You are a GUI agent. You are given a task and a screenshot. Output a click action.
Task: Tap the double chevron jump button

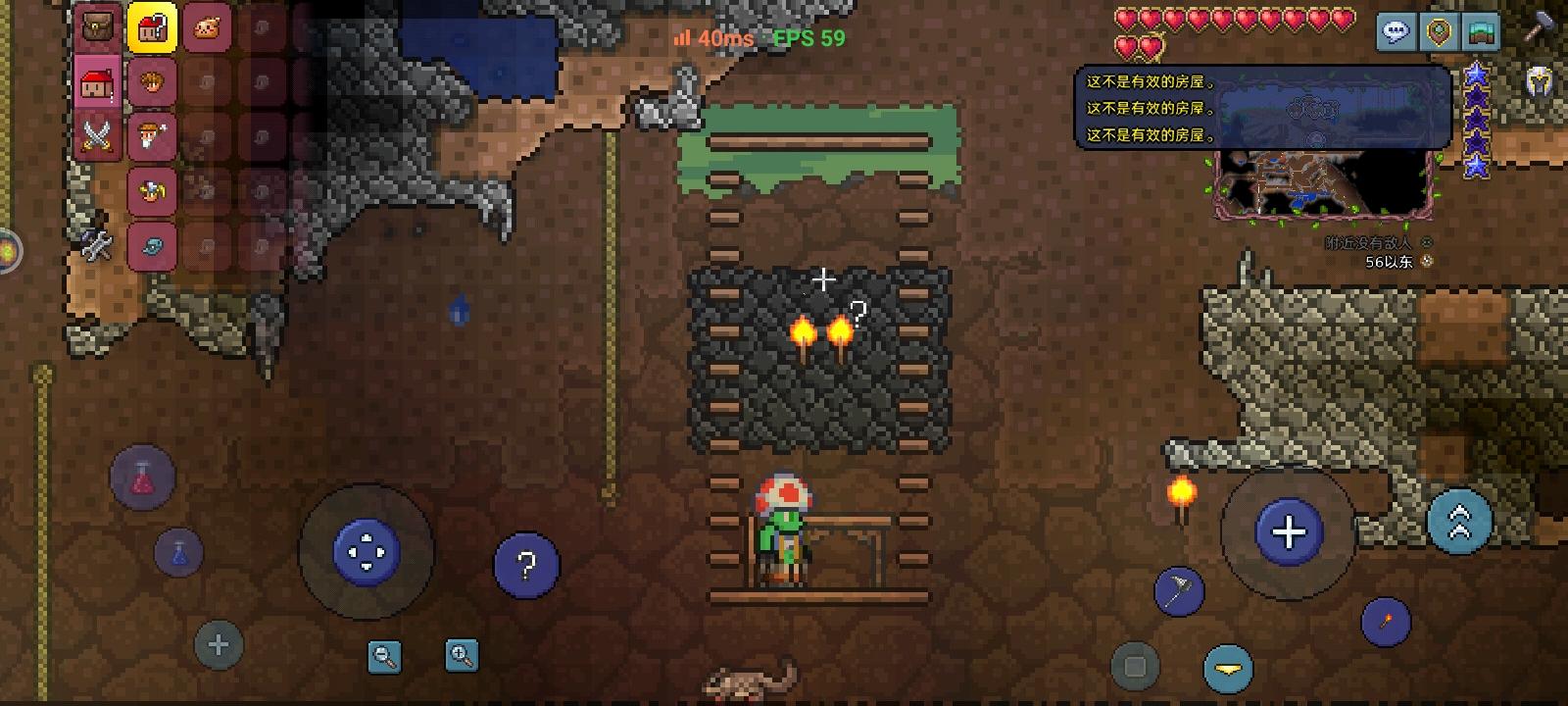coord(1460,520)
